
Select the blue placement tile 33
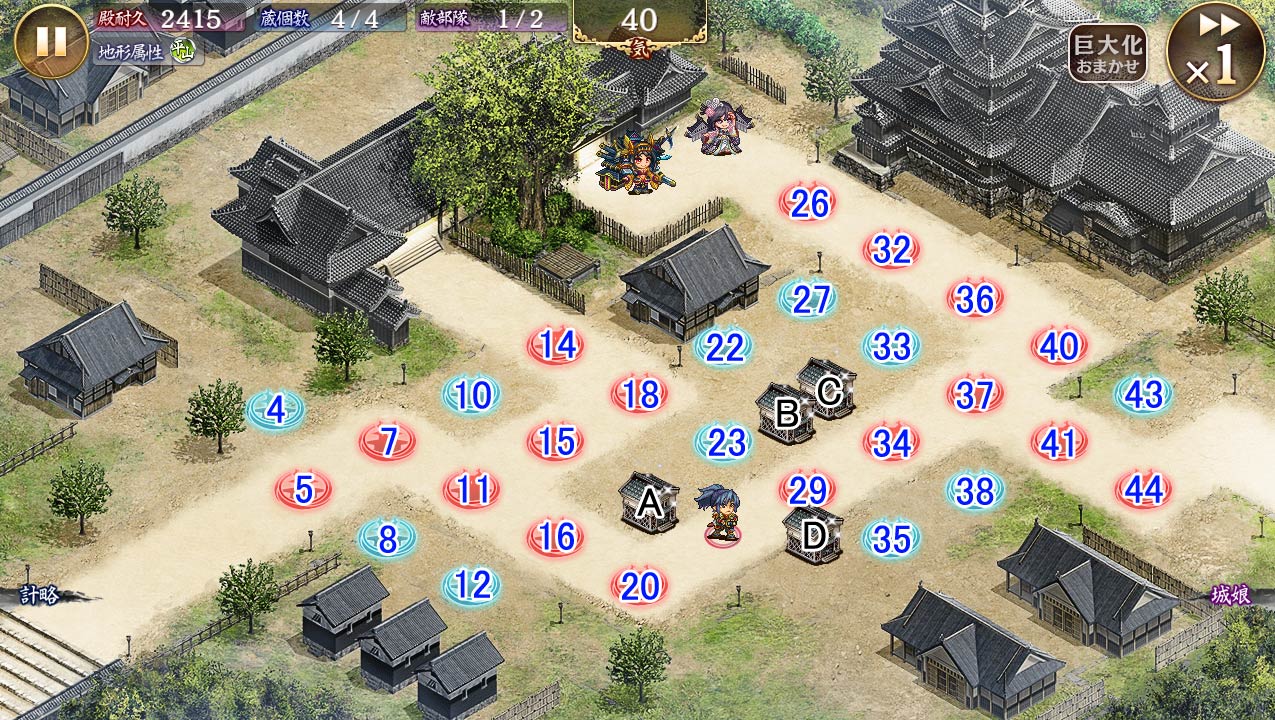891,347
